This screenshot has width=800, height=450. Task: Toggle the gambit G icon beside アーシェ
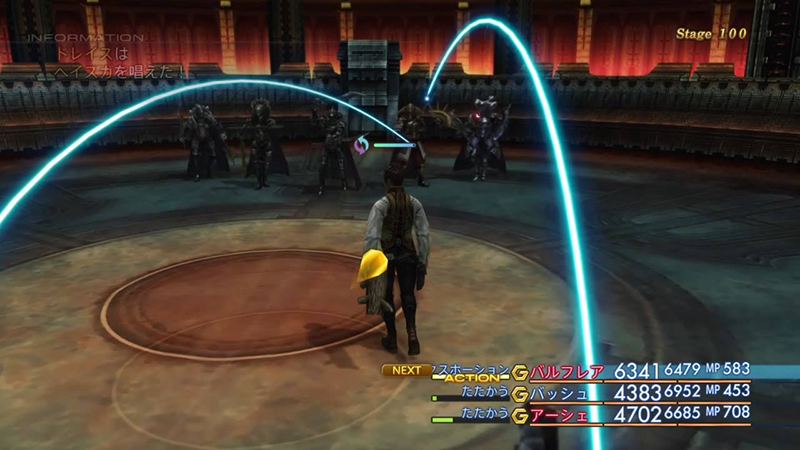pos(520,413)
